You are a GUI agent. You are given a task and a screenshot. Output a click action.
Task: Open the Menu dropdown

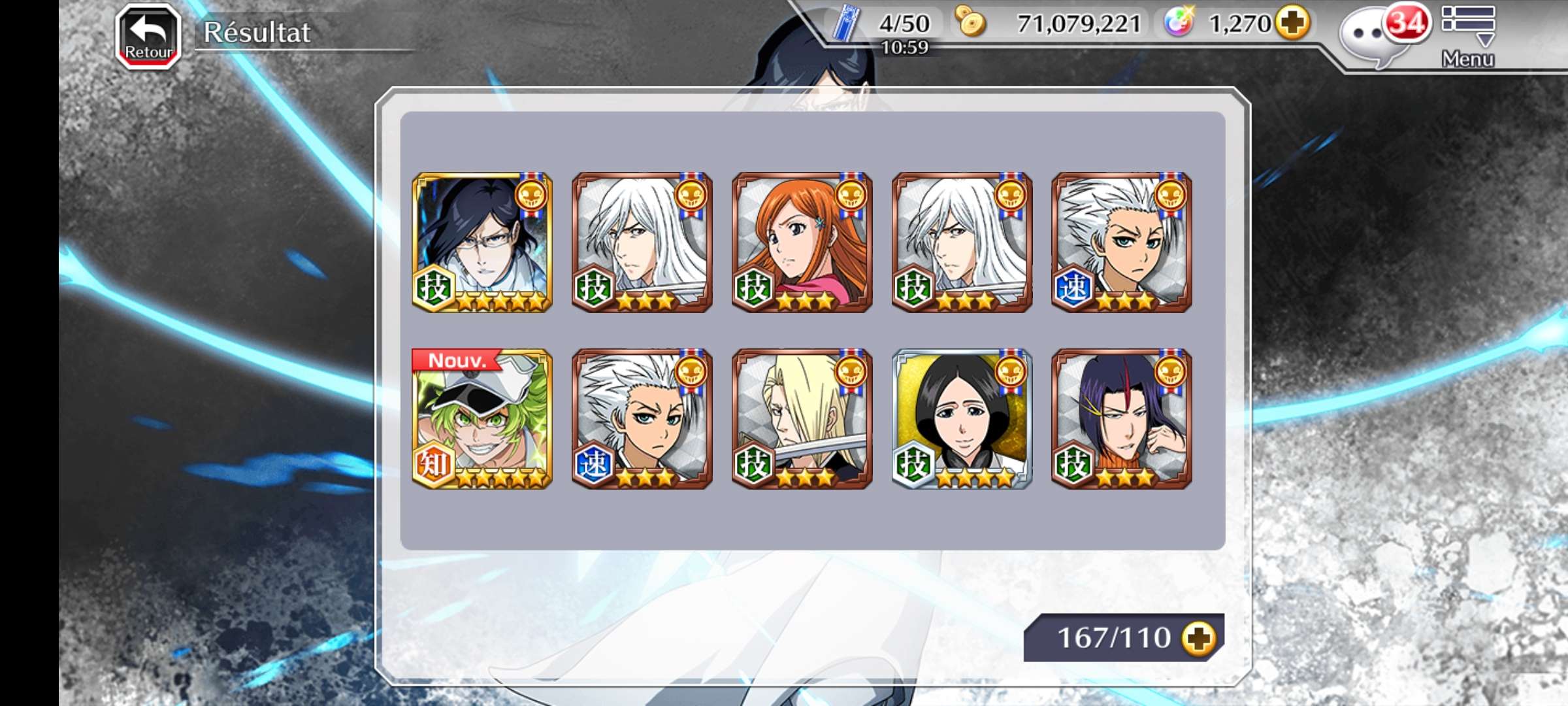coord(1467,36)
